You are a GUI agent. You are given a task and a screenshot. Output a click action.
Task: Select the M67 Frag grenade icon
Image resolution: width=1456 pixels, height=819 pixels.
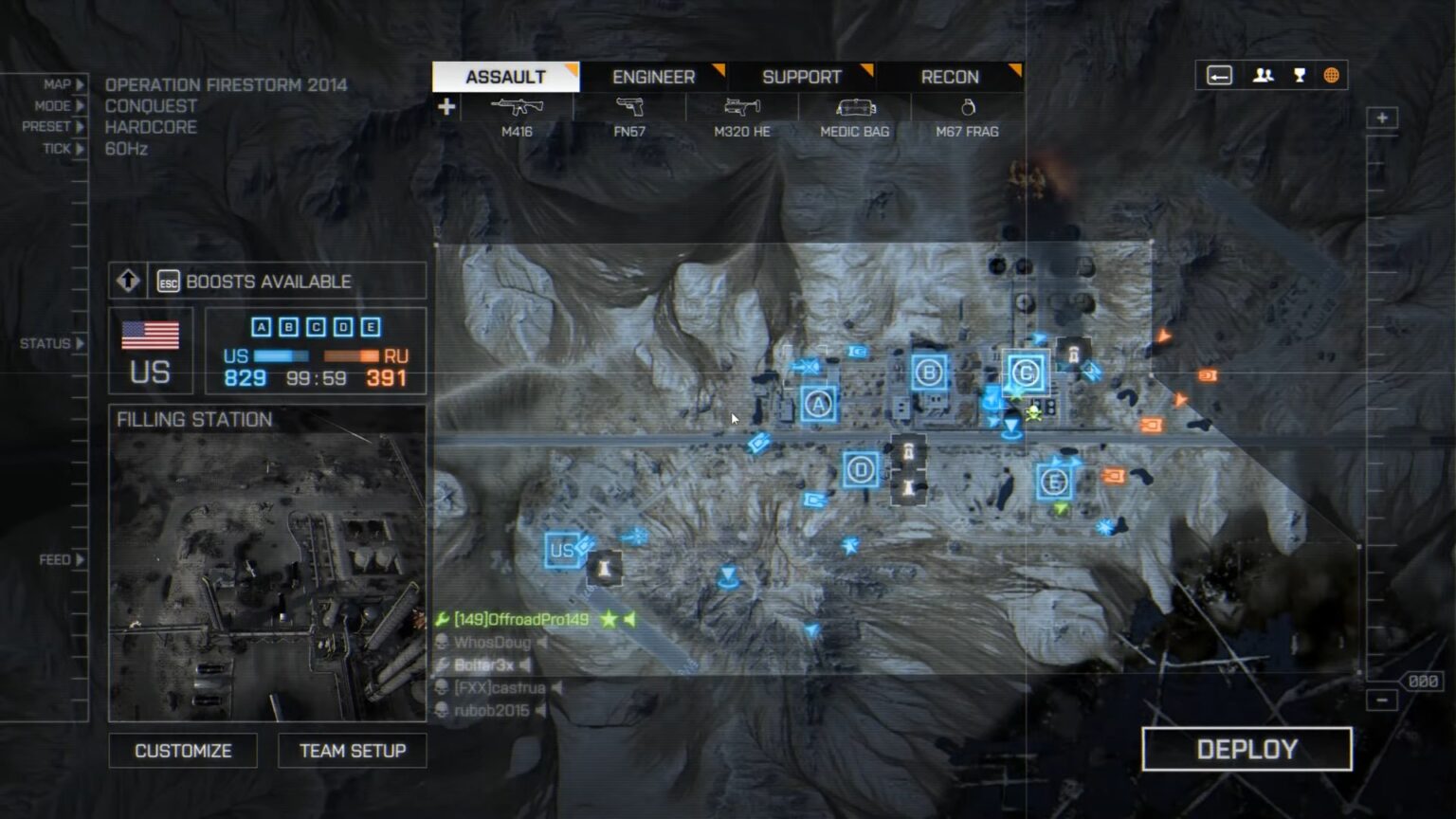[967, 107]
